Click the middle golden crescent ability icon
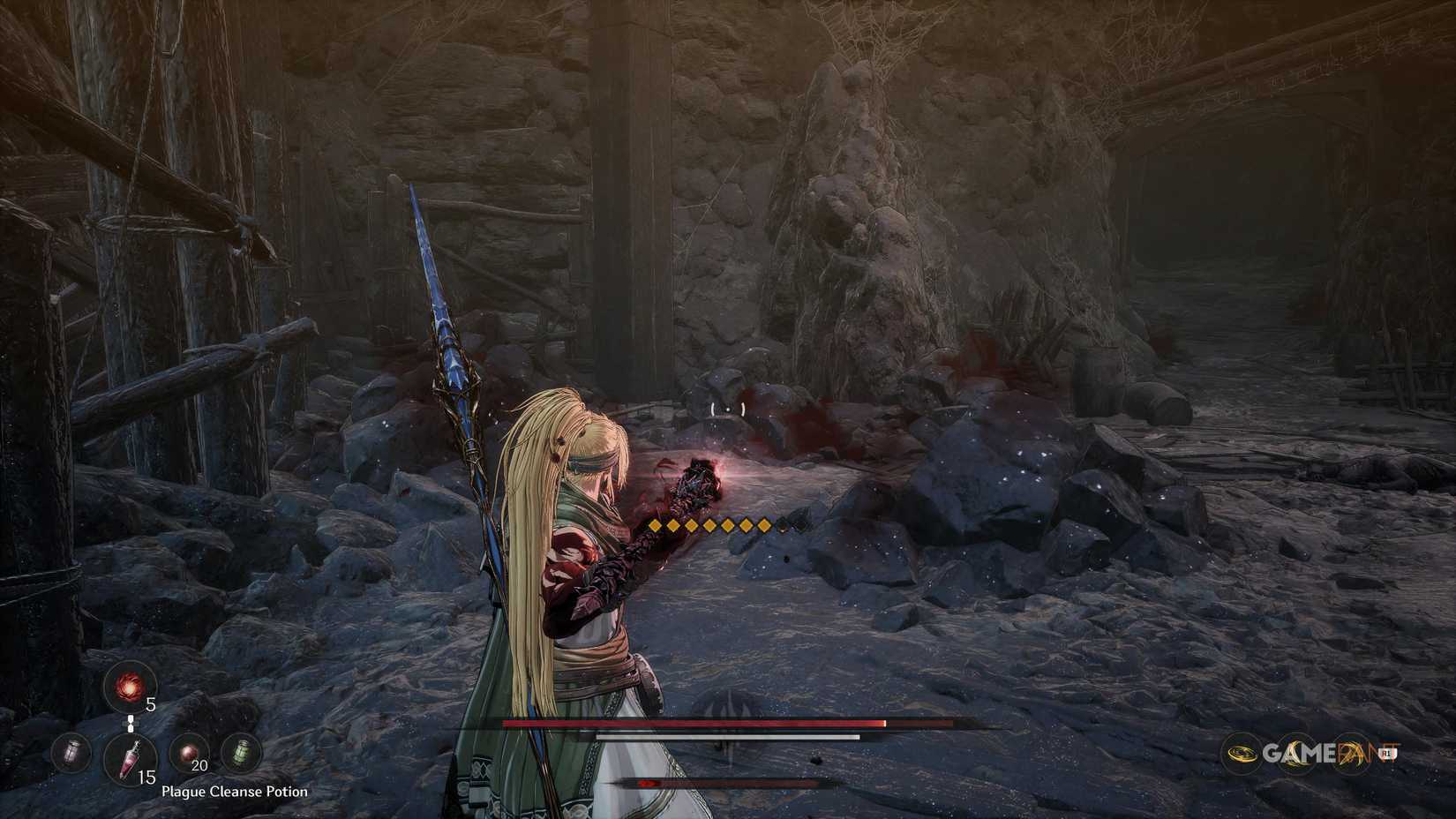Screen dimensions: 1456x819 tap(1296, 753)
